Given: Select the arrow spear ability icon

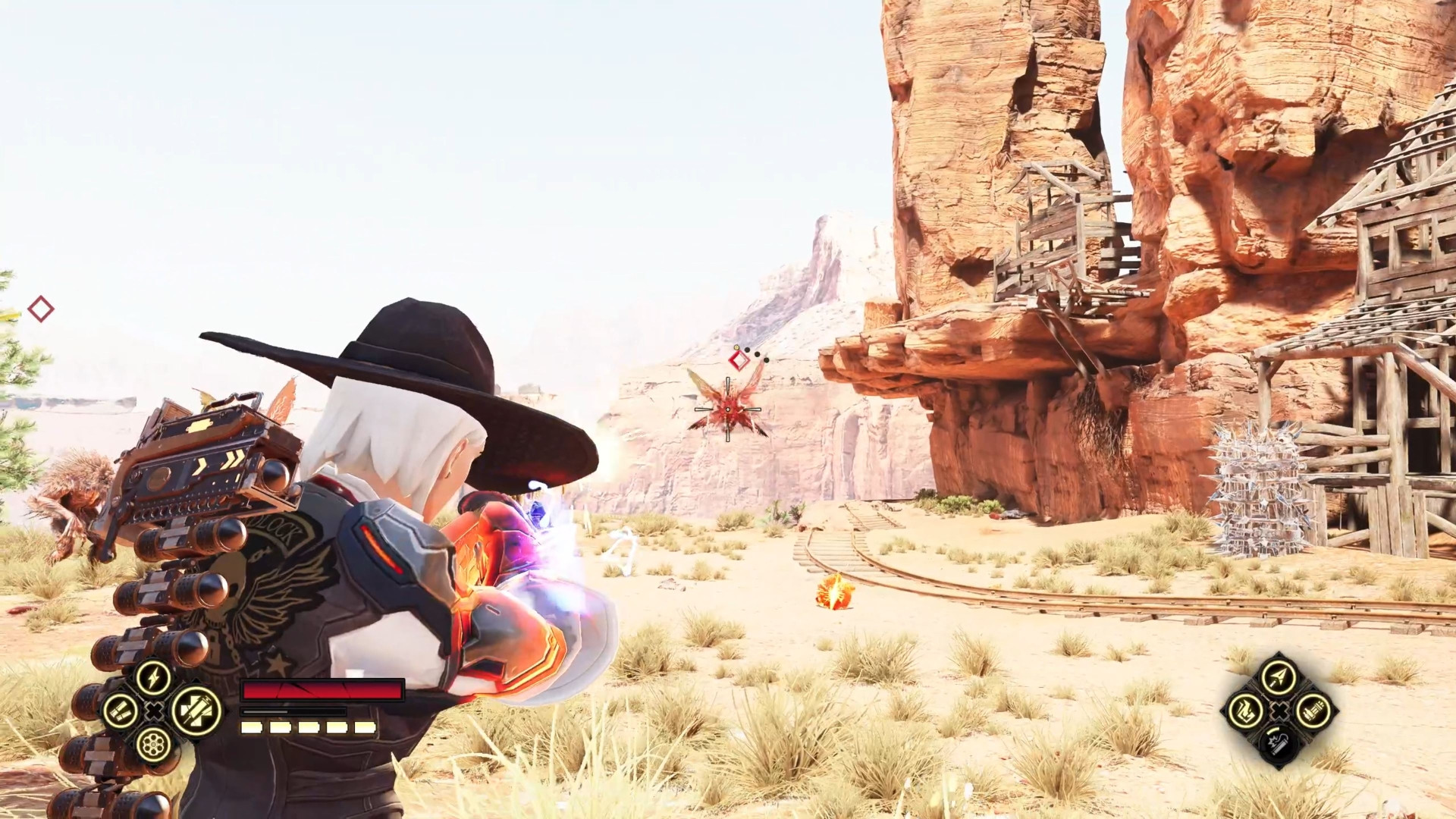Looking at the screenshot, I should pyautogui.click(x=1279, y=676).
